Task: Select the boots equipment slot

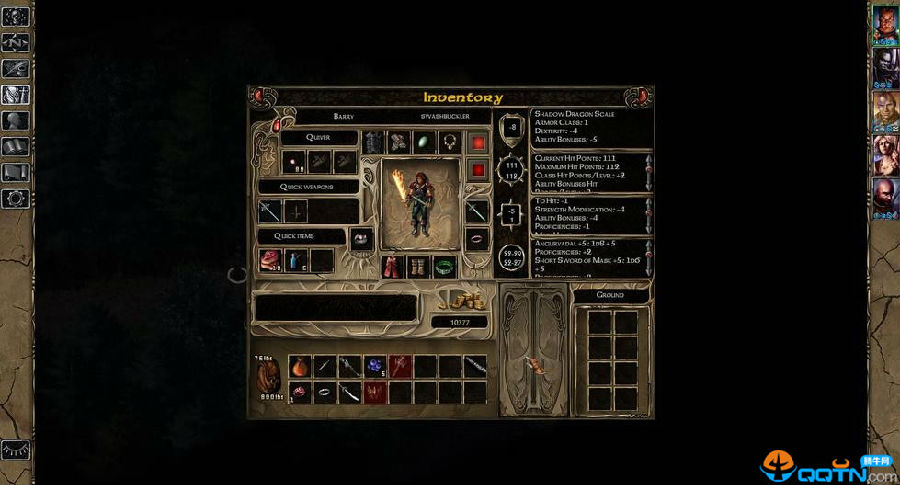Action: (x=419, y=266)
